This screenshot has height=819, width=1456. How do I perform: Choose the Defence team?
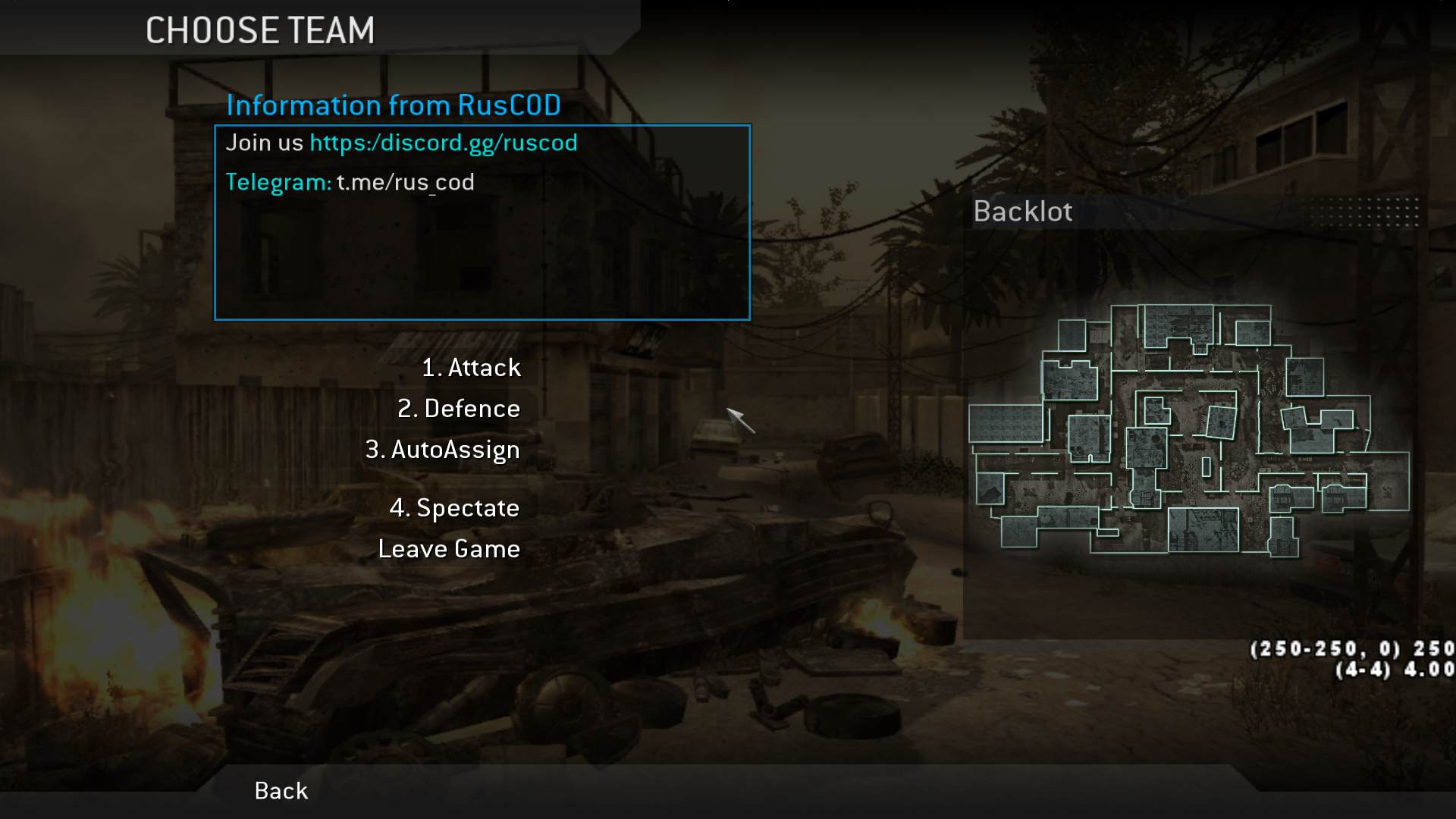click(459, 409)
